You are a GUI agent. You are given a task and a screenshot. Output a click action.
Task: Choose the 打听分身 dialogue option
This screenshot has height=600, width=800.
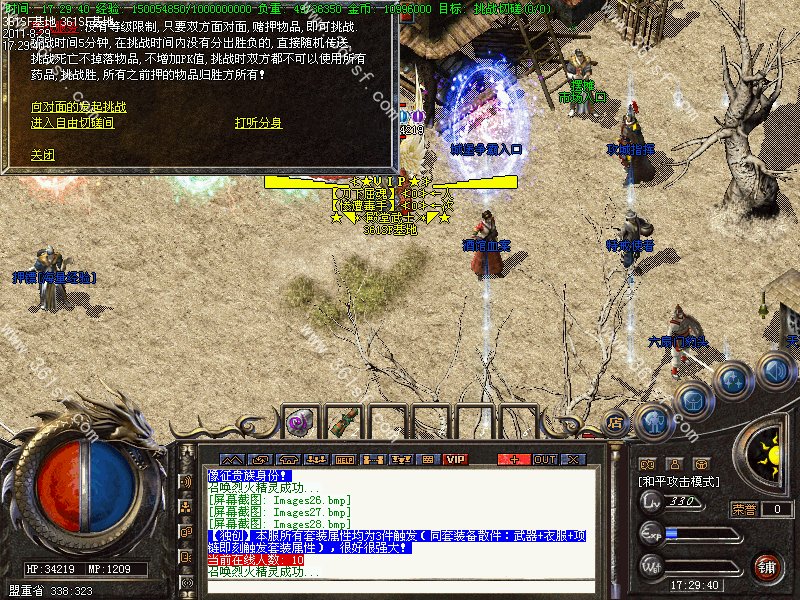coord(258,123)
